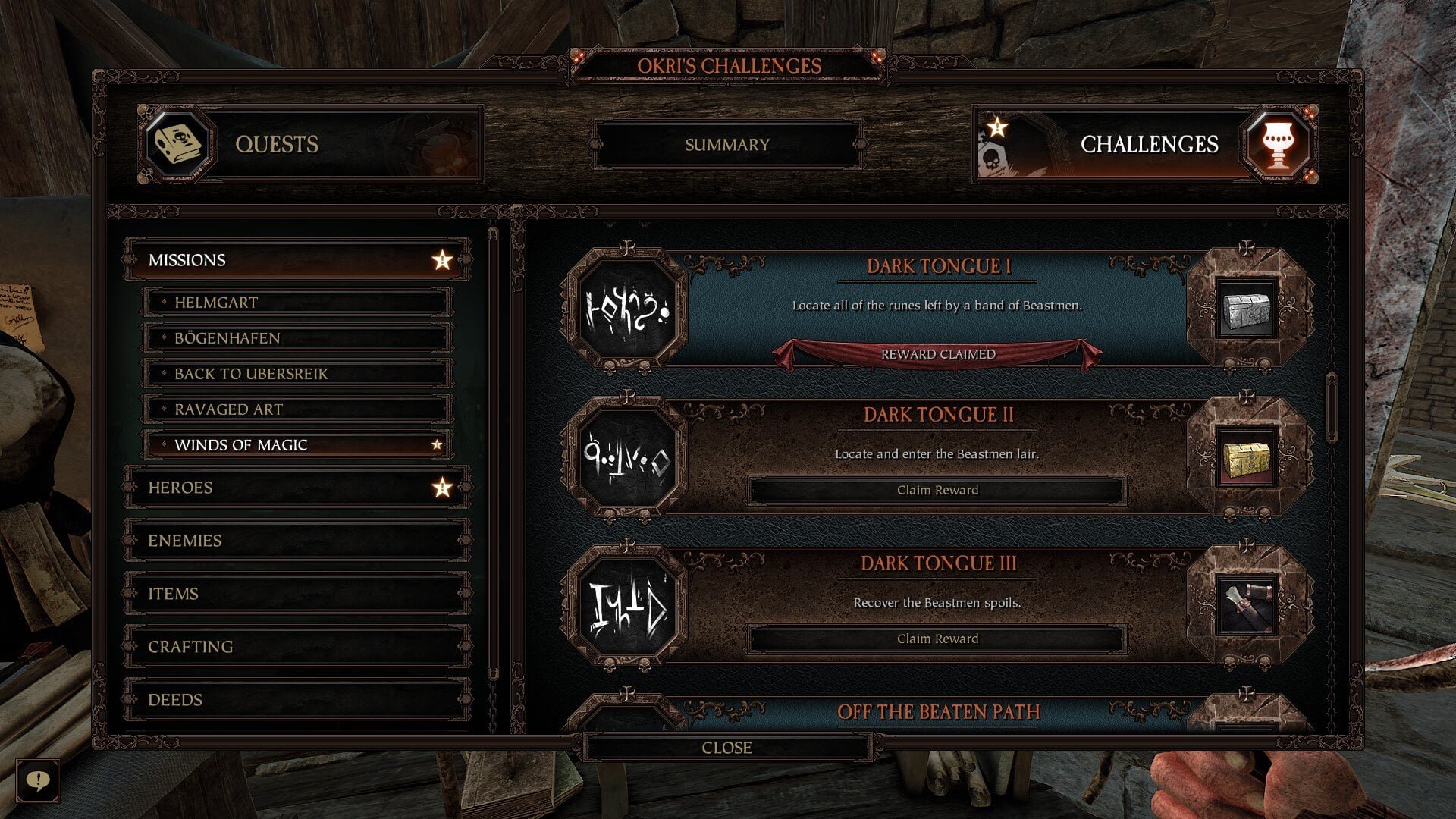
Task: View the Items challenges
Action: pos(297,594)
